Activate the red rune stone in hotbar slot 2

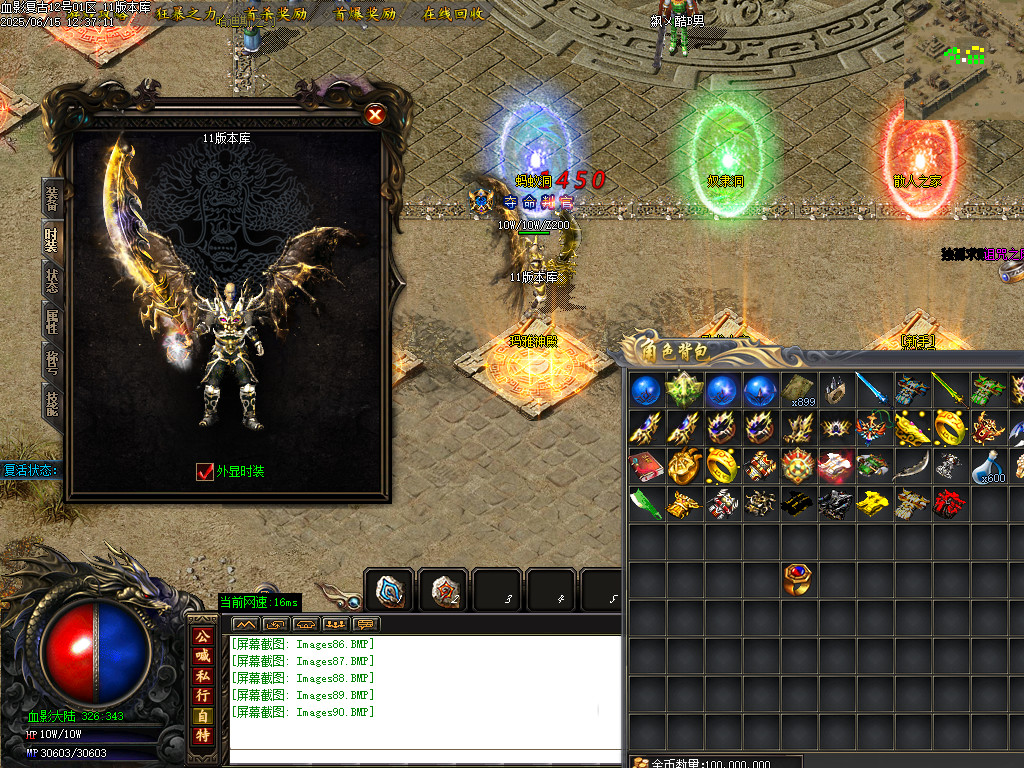[x=443, y=590]
